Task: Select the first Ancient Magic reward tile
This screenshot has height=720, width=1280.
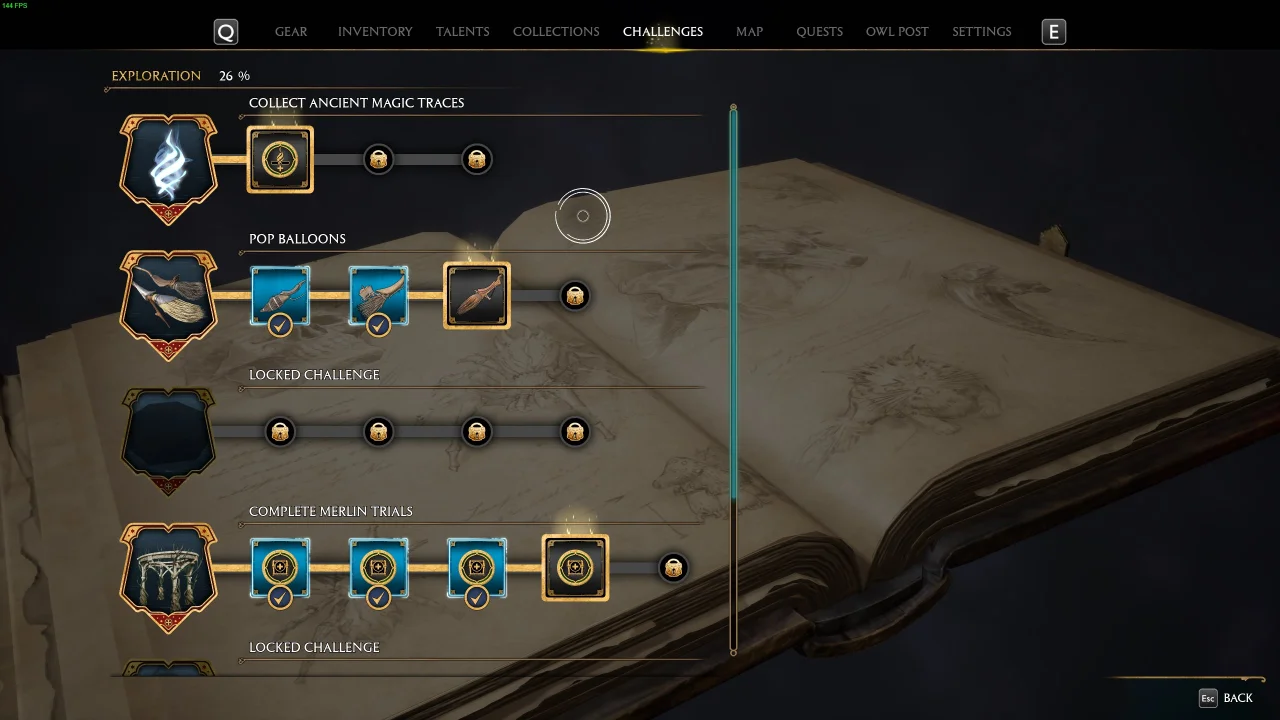Action: [280, 158]
